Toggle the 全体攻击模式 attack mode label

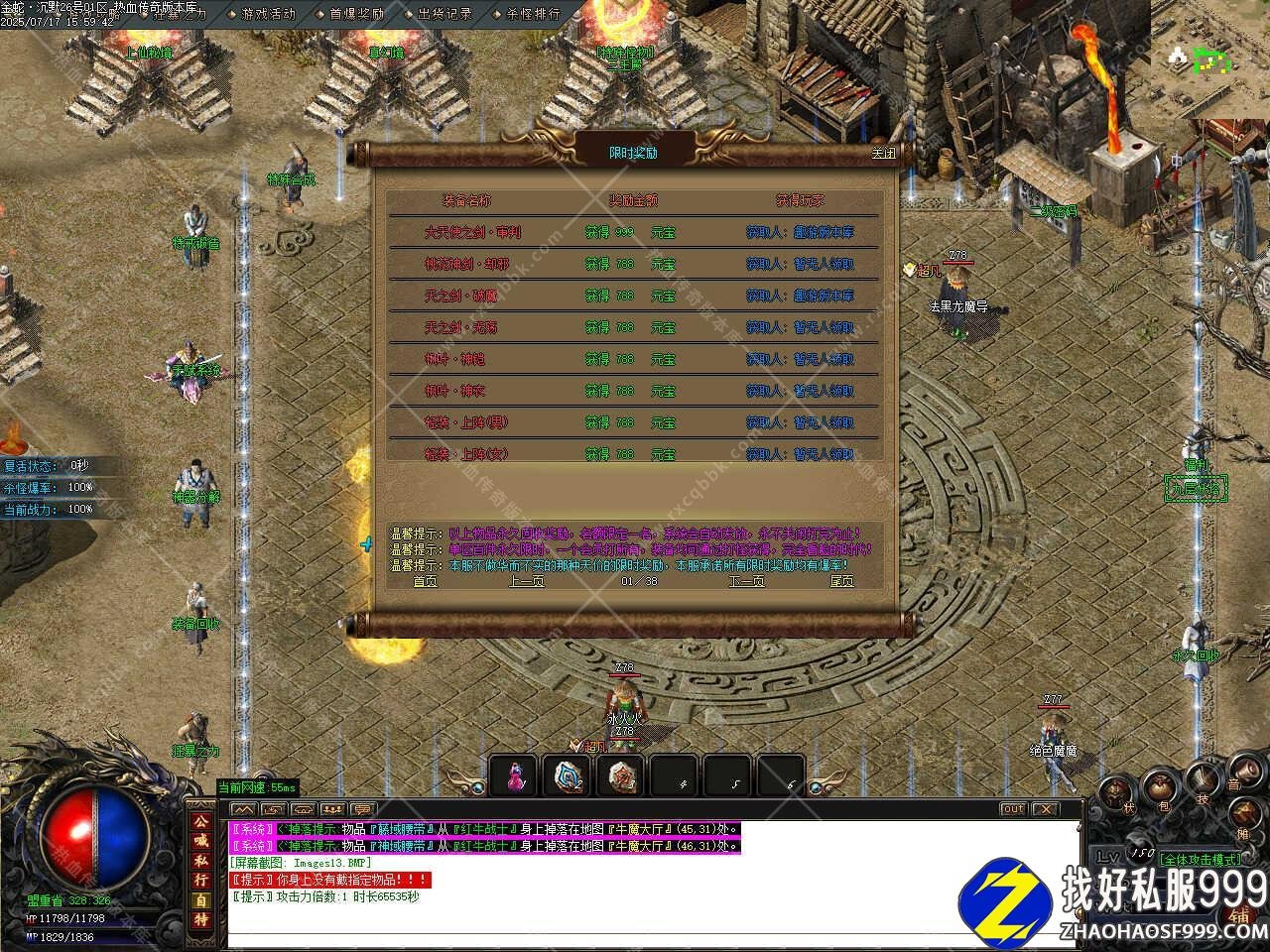coord(1200,859)
